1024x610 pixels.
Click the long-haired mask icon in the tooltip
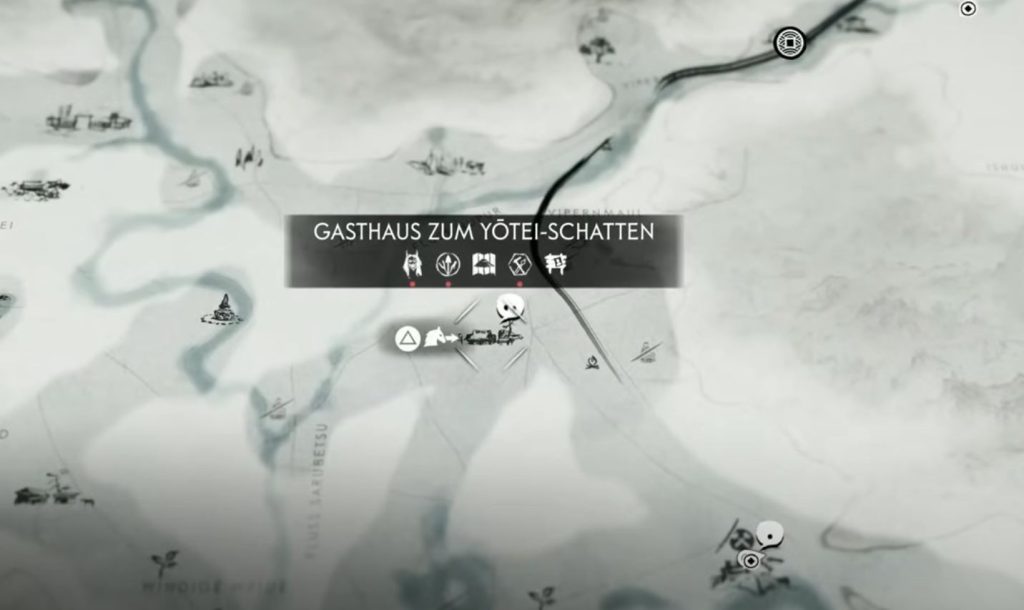point(410,264)
